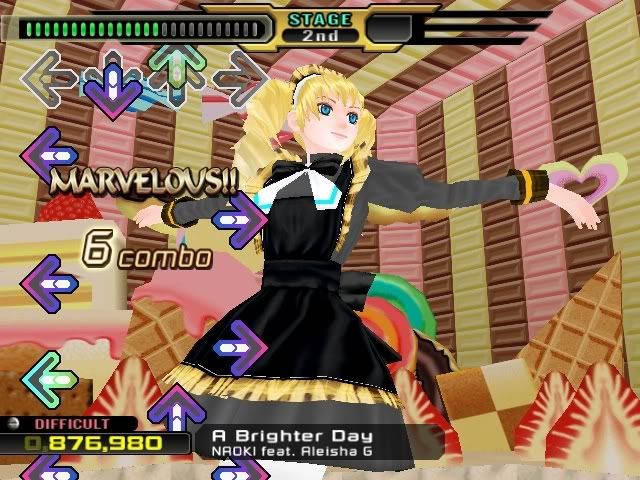Hit the gray right arrow step target
The width and height of the screenshot is (640, 480).
tap(240, 77)
